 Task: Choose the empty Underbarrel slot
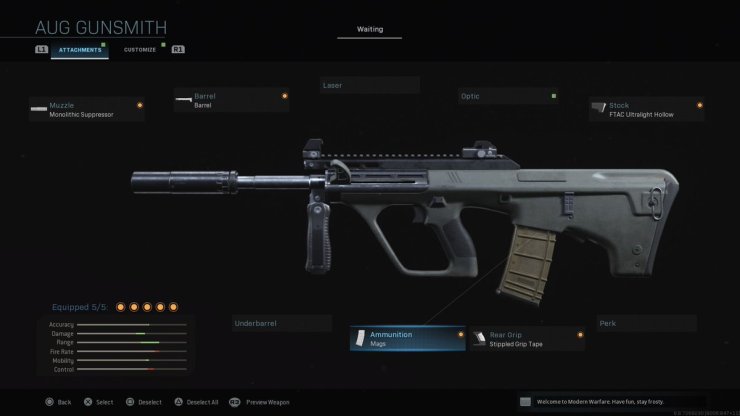click(x=281, y=324)
